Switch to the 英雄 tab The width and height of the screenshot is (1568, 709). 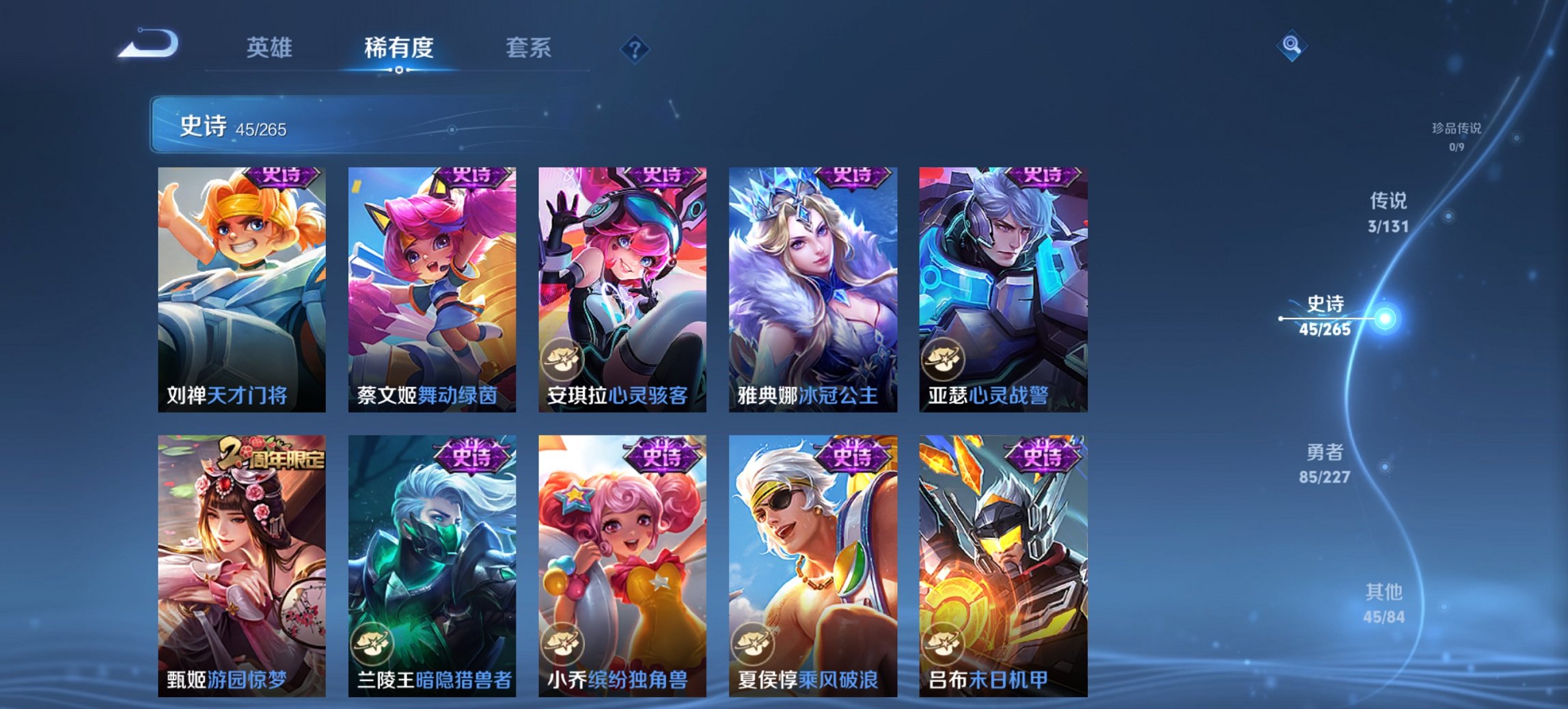click(271, 49)
